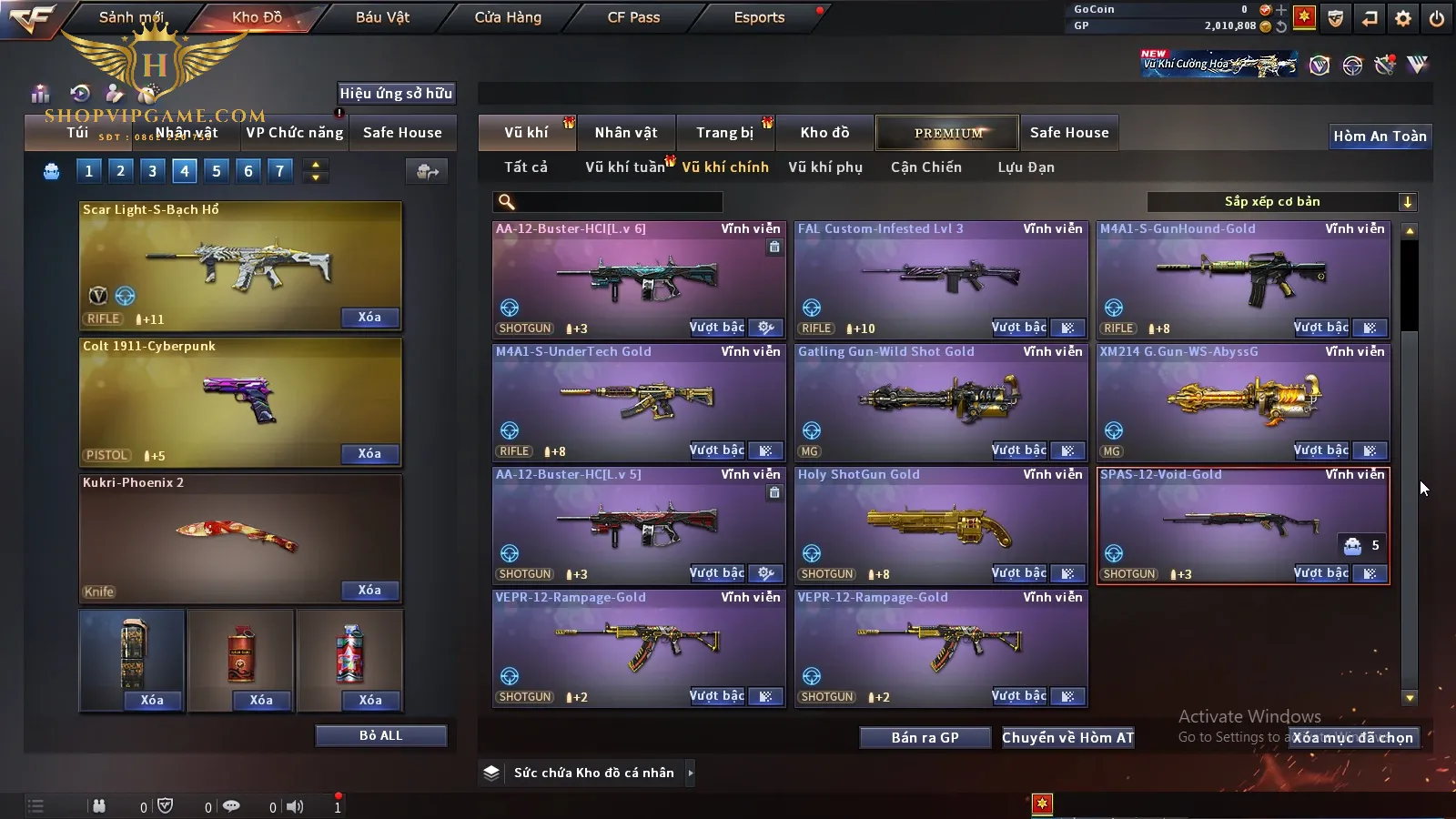Remove the Colt 1911-Cyberpunk with Xóa

point(369,453)
